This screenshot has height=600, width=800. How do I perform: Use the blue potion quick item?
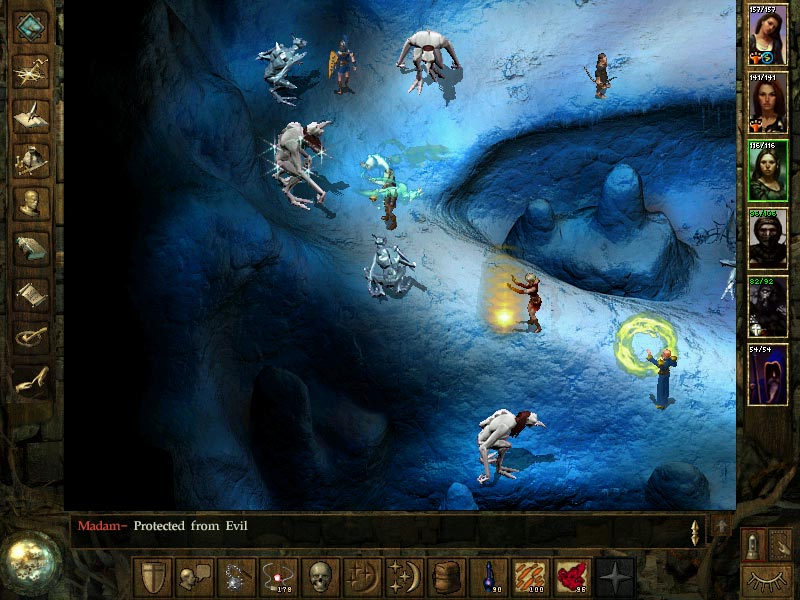click(x=489, y=577)
